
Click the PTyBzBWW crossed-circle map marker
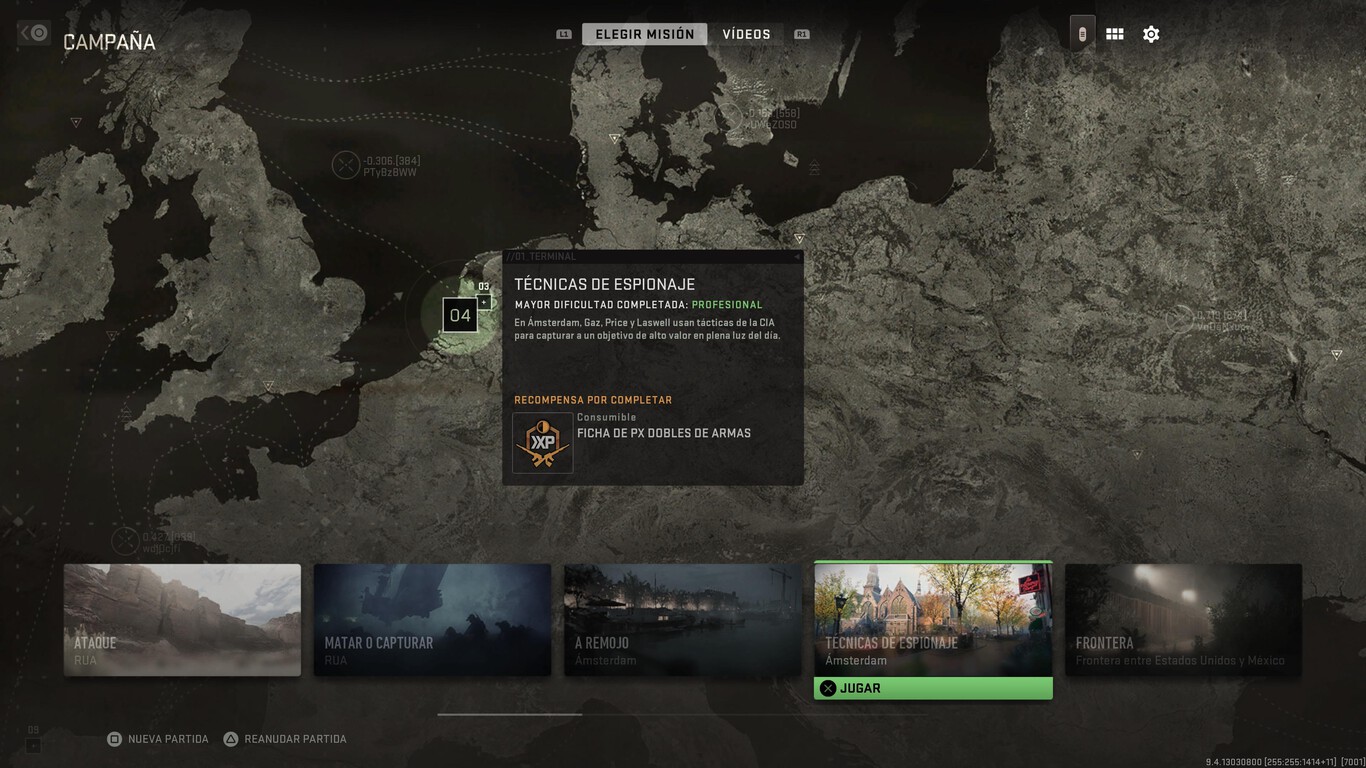click(347, 164)
